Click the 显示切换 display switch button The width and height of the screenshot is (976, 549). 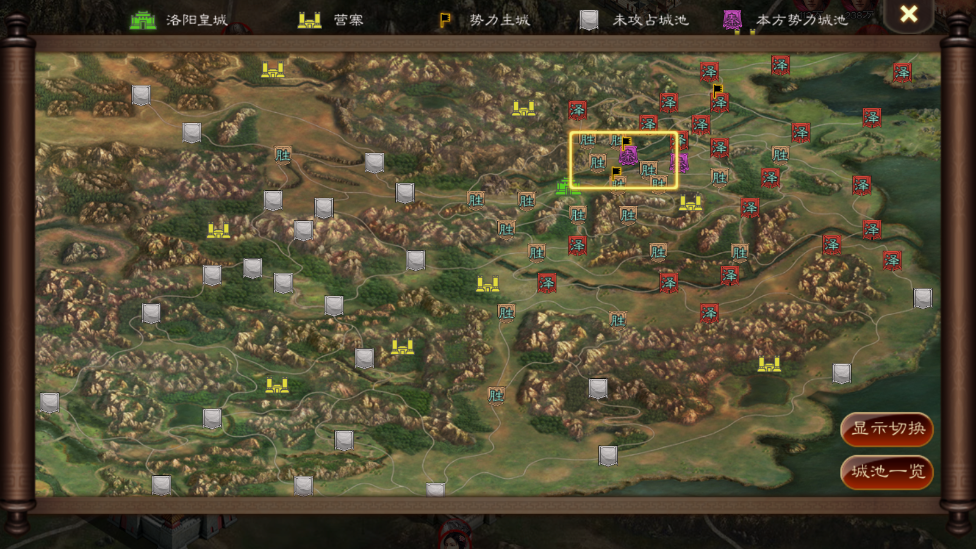887,430
